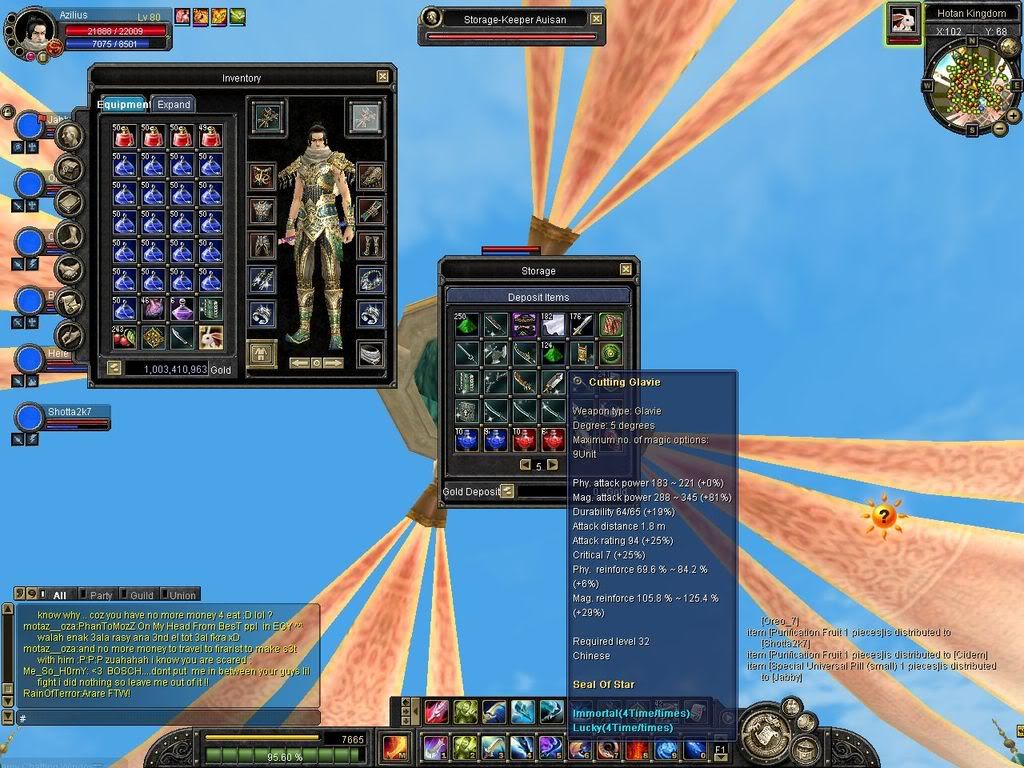
Task: Close the Storage-Keeper Auisan target panel
Action: (597, 18)
